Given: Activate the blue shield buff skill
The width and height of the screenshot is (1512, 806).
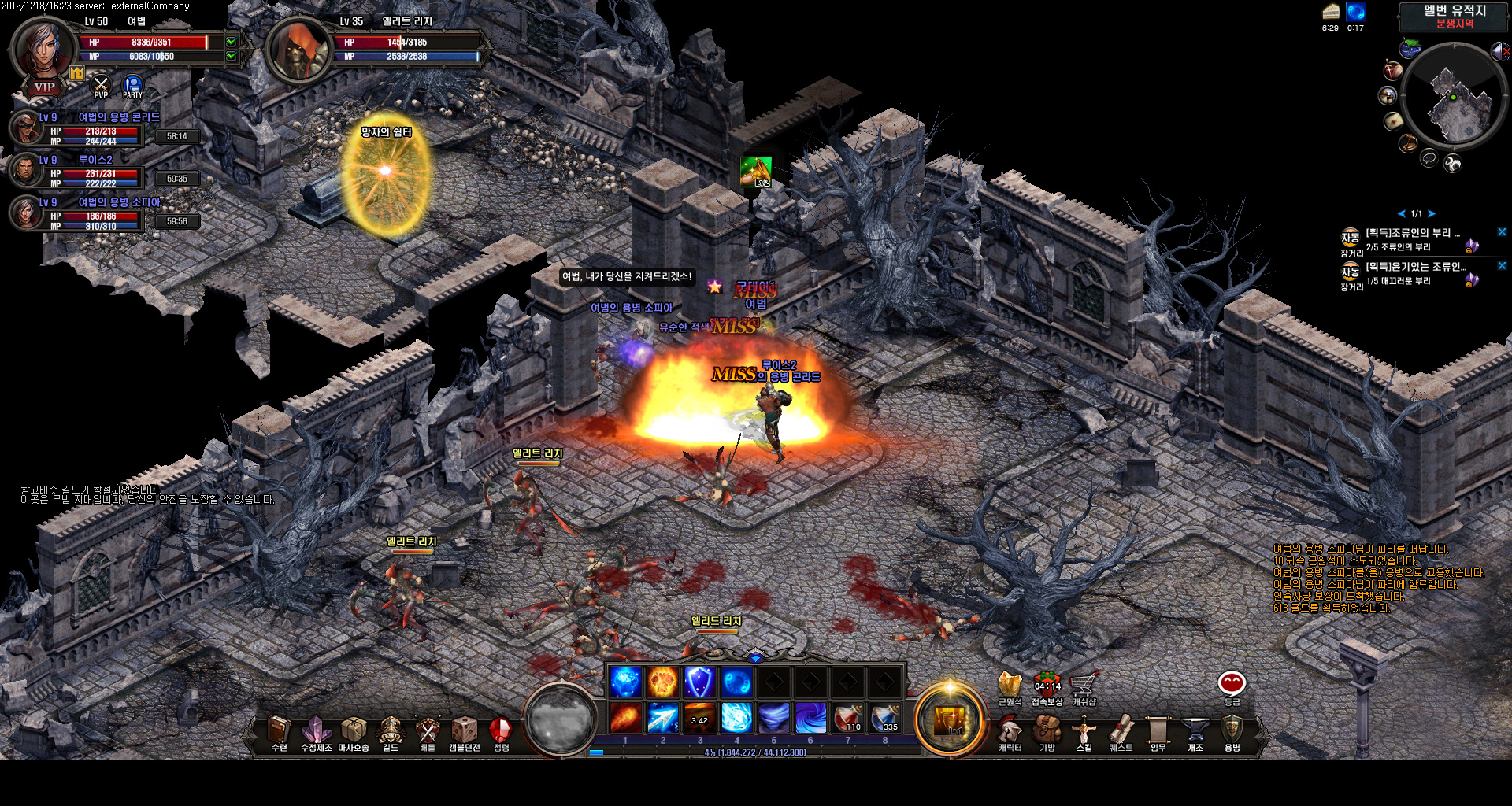Looking at the screenshot, I should (699, 682).
